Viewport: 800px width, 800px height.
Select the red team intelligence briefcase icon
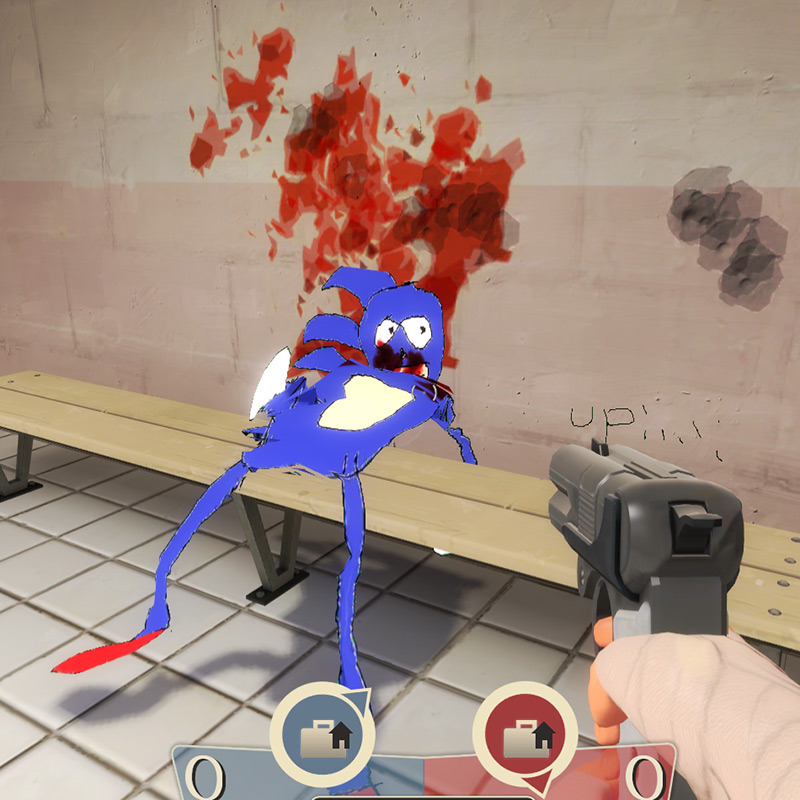coord(524,738)
